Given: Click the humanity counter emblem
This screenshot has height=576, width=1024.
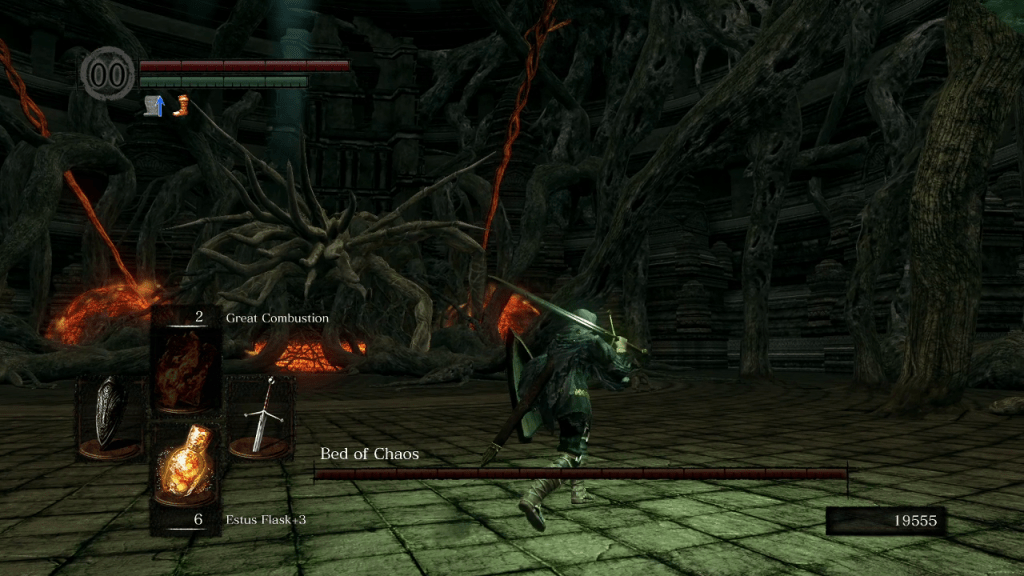Looking at the screenshot, I should pyautogui.click(x=108, y=75).
